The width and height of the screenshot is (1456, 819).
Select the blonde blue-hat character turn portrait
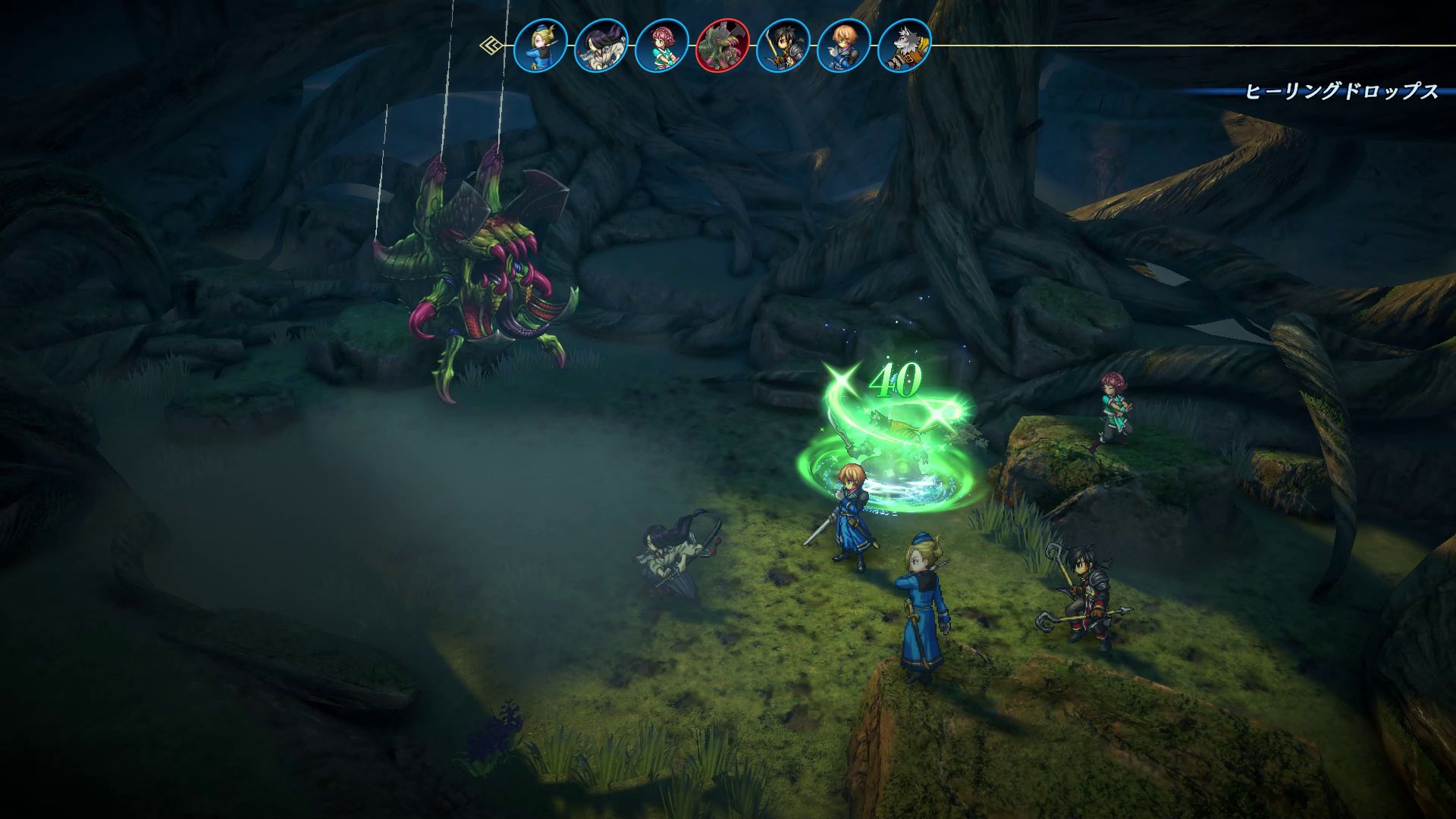point(541,45)
